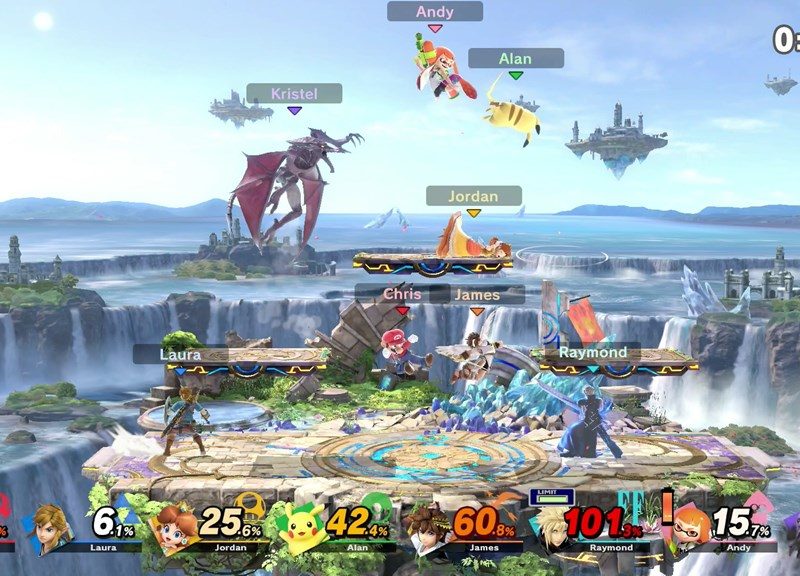Select the Andy name tag above Inkling
This screenshot has height=576, width=800.
click(x=435, y=12)
